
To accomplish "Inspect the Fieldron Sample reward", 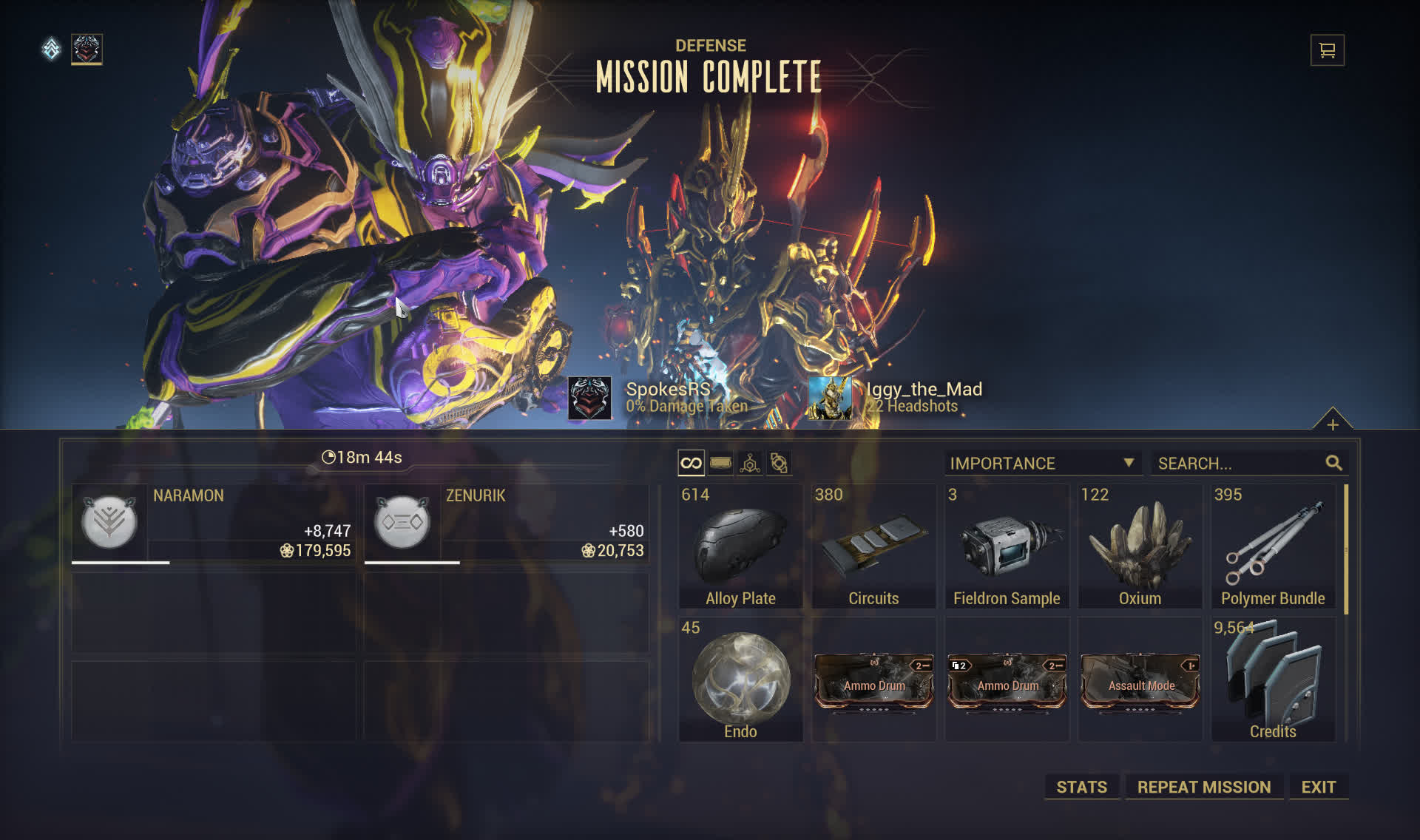I will pyautogui.click(x=1007, y=547).
